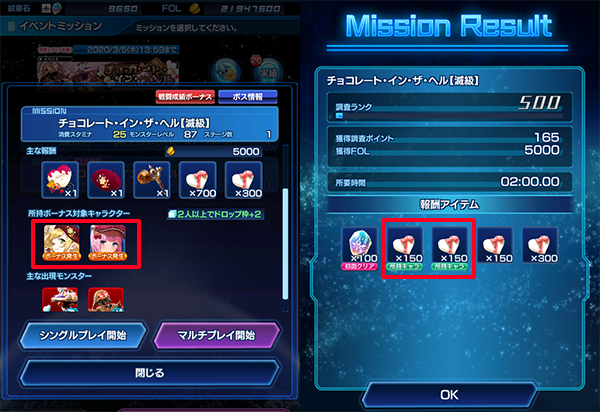Start single play with シングルプレイ開始
The width and height of the screenshot is (600, 412).
click(x=83, y=334)
